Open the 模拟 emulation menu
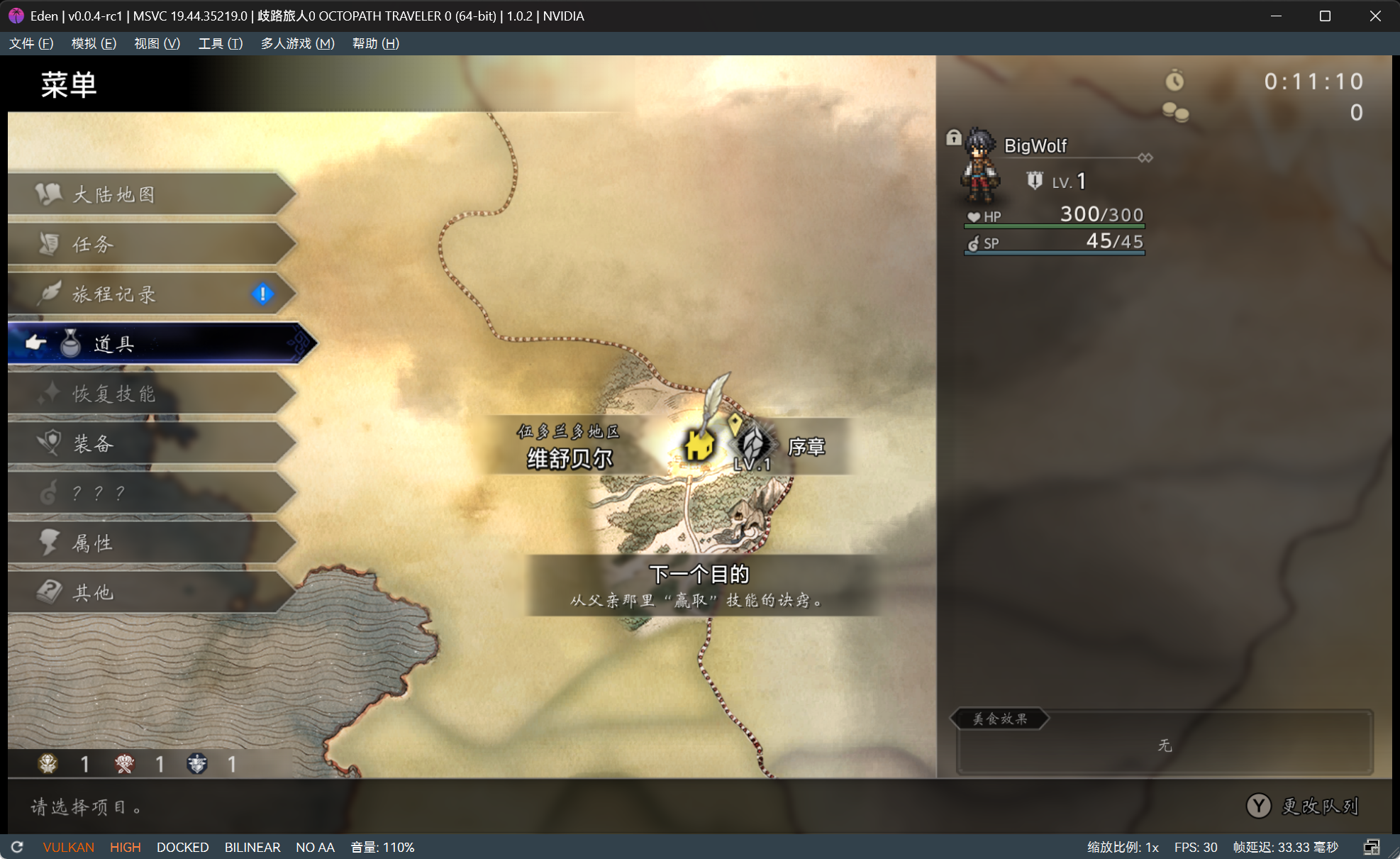Viewport: 1400px width, 859px height. point(94,43)
